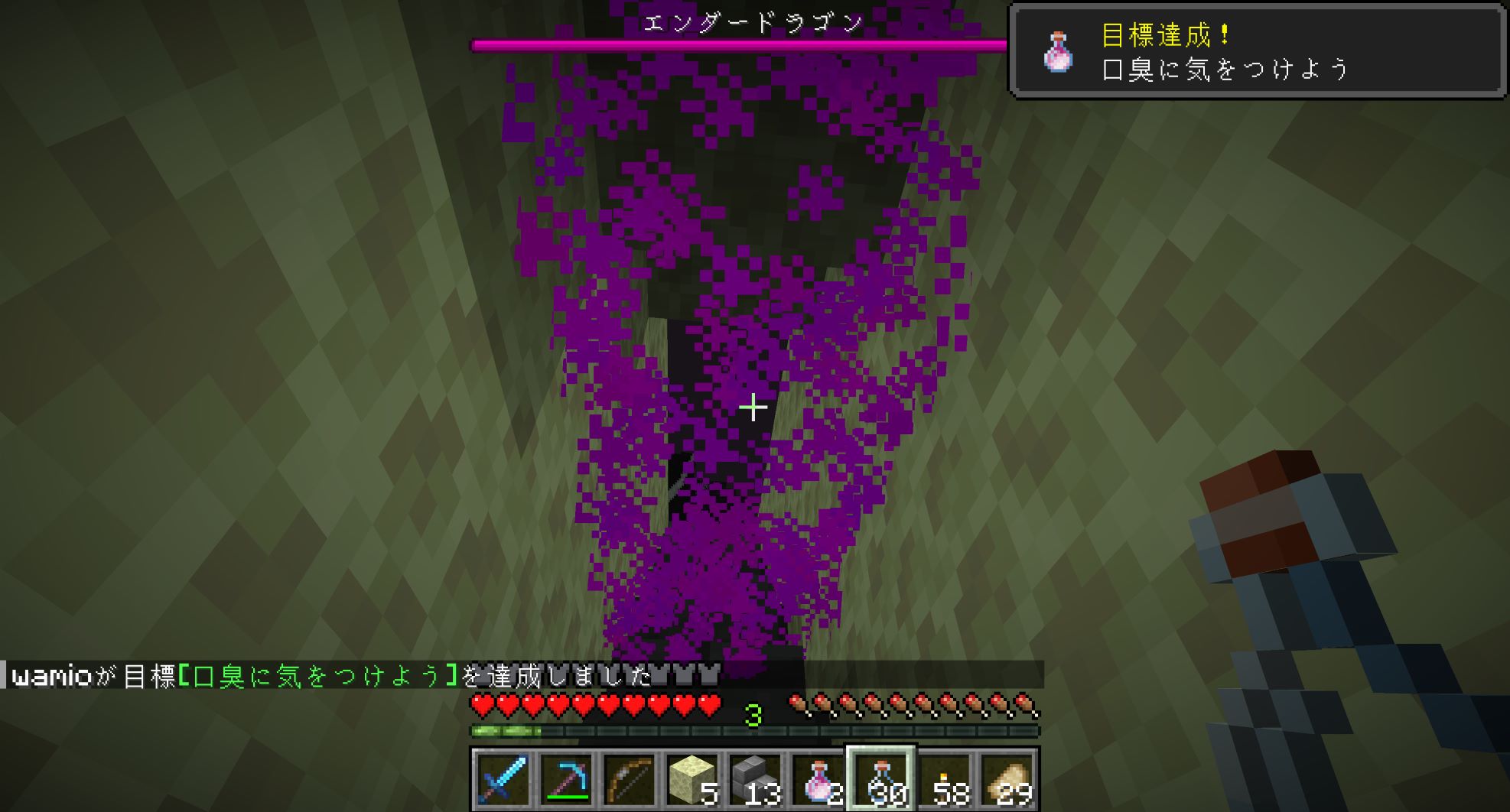Click the 目標達成 advancement toast
This screenshot has width=1510, height=812.
[1257, 52]
